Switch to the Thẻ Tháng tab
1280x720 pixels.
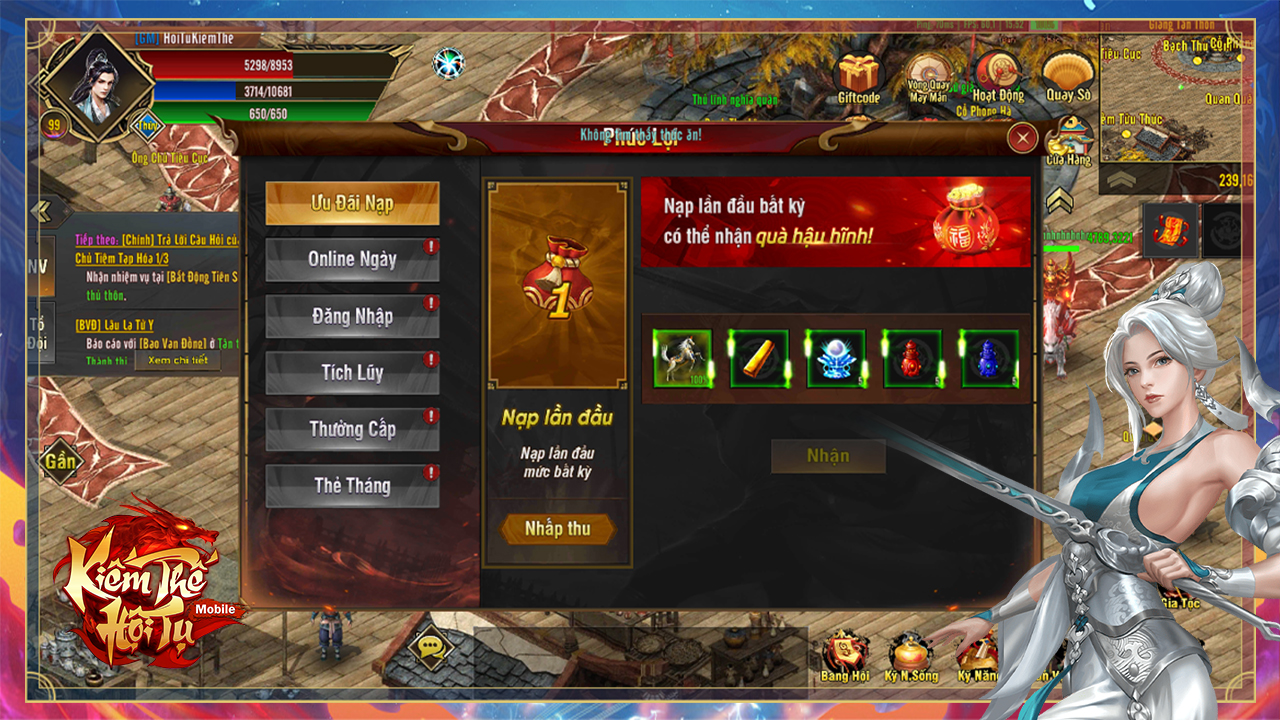coord(352,486)
